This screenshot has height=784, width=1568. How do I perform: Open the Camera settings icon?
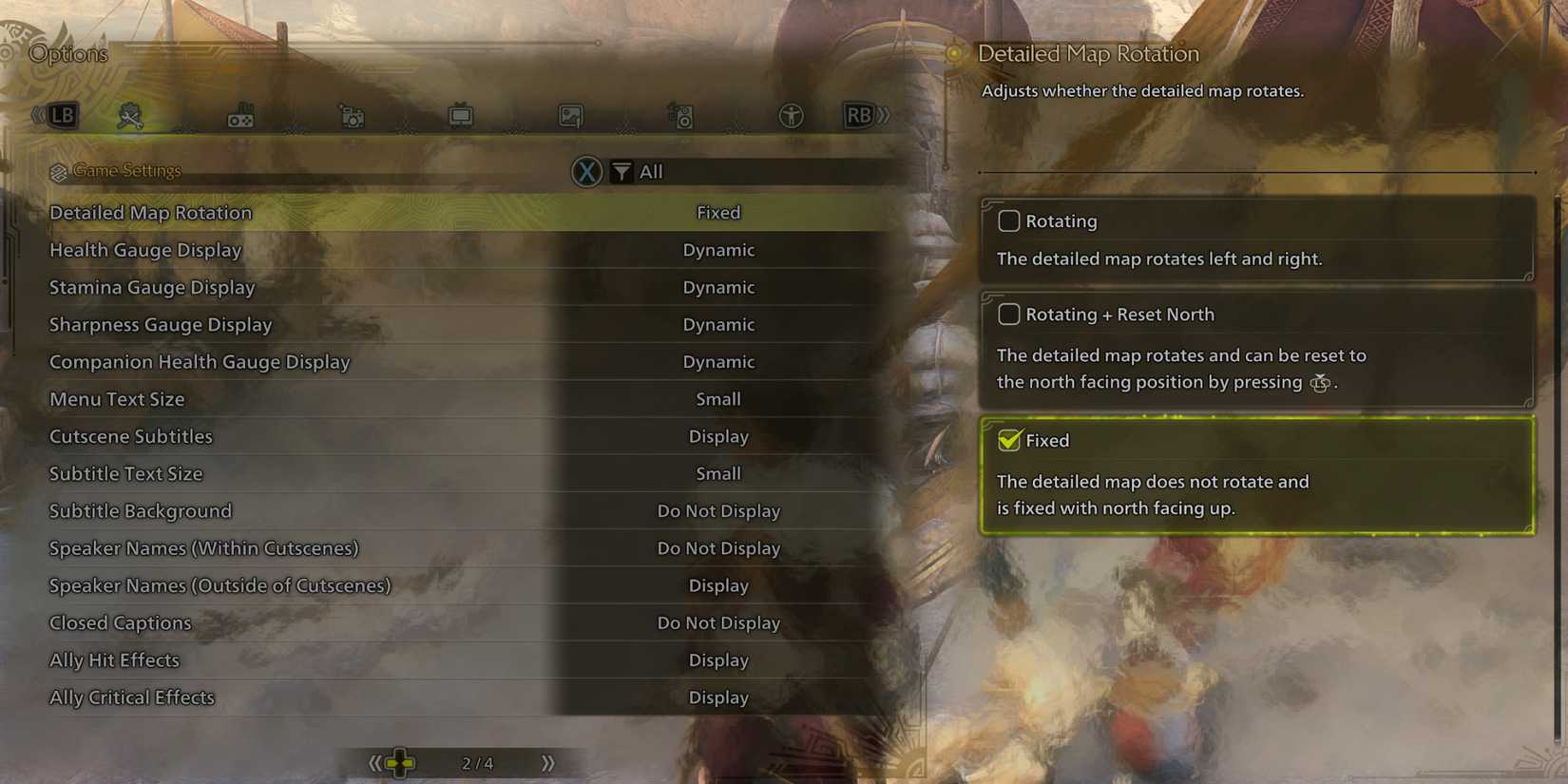pos(352,114)
